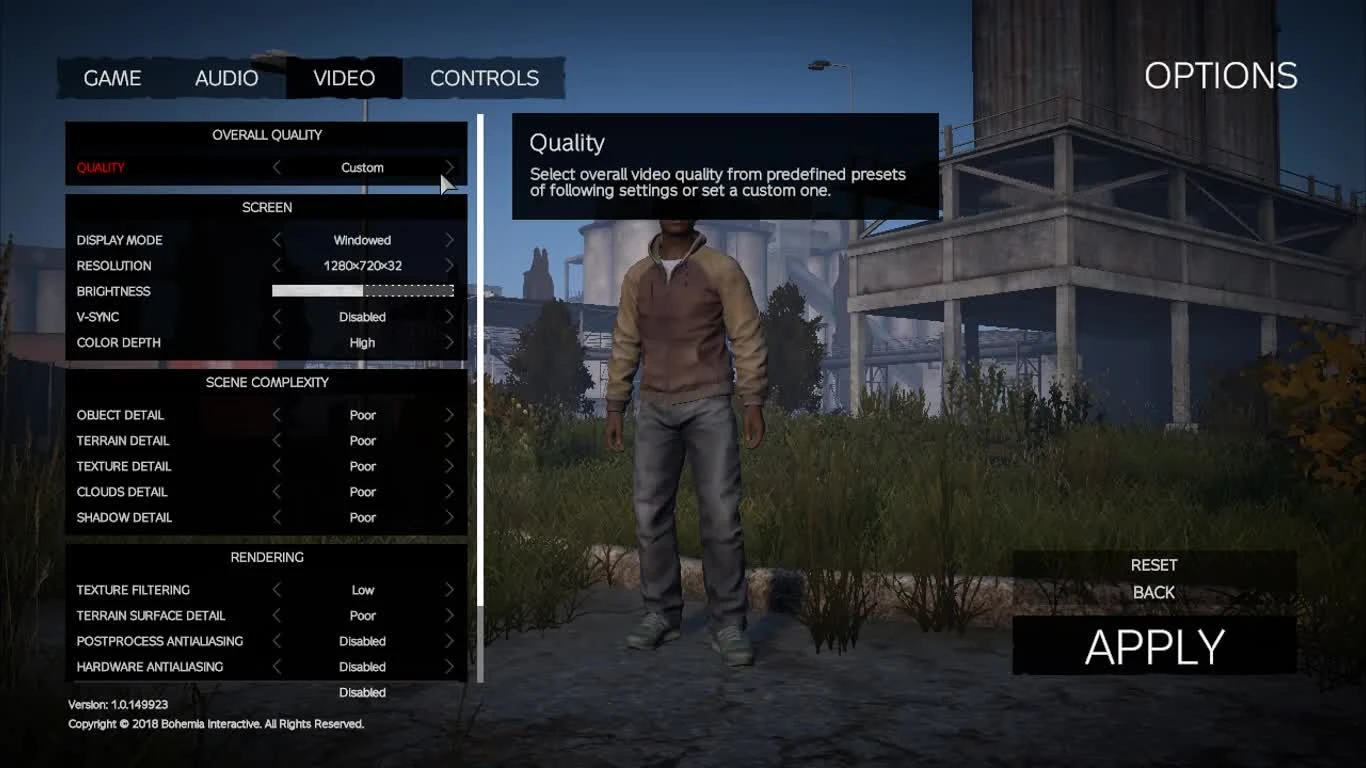Step RESOLUTION to next value with right arrow
Image resolution: width=1366 pixels, height=768 pixels.
point(449,265)
